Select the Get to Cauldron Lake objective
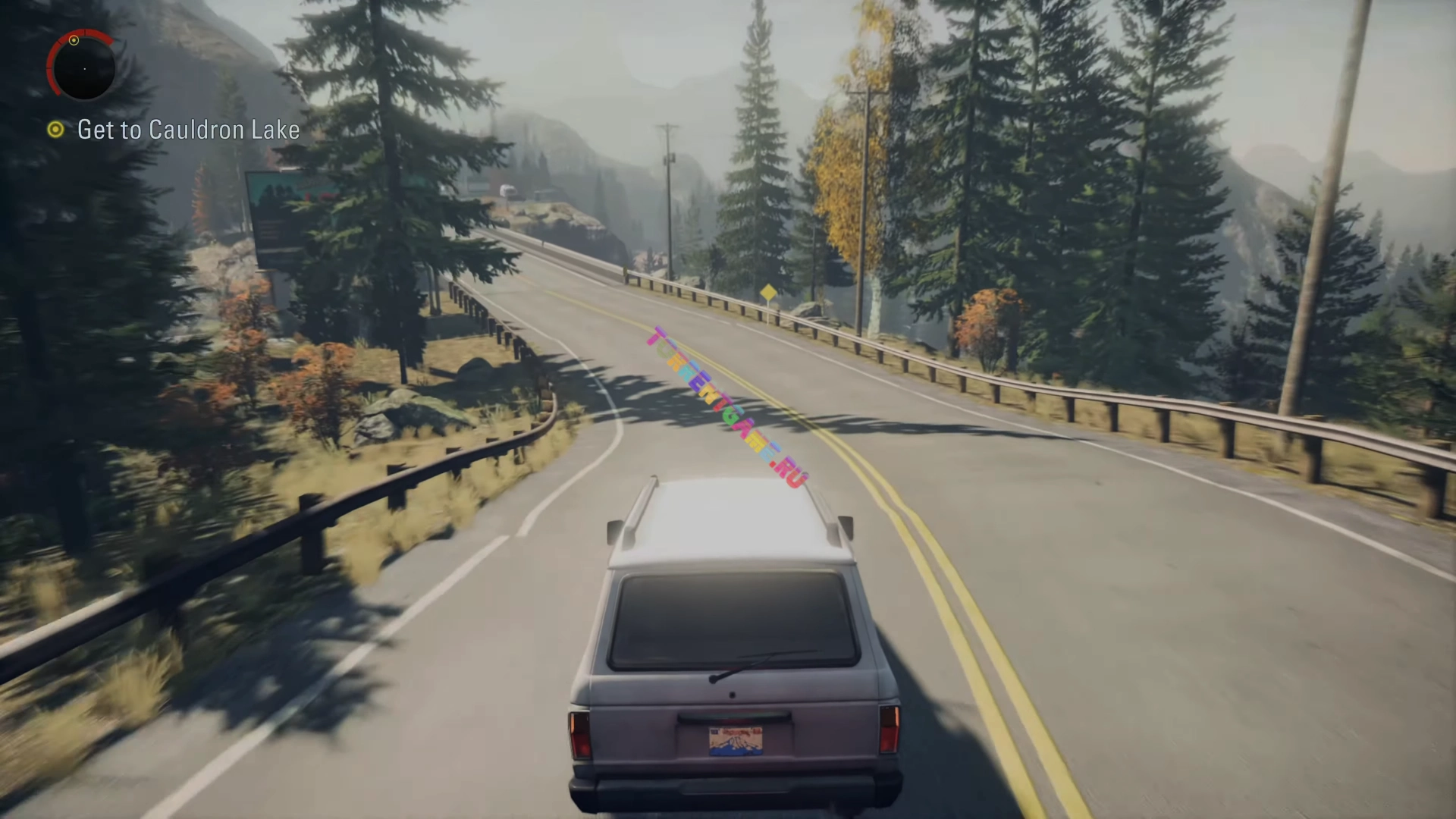This screenshot has width=1456, height=819. [x=187, y=130]
